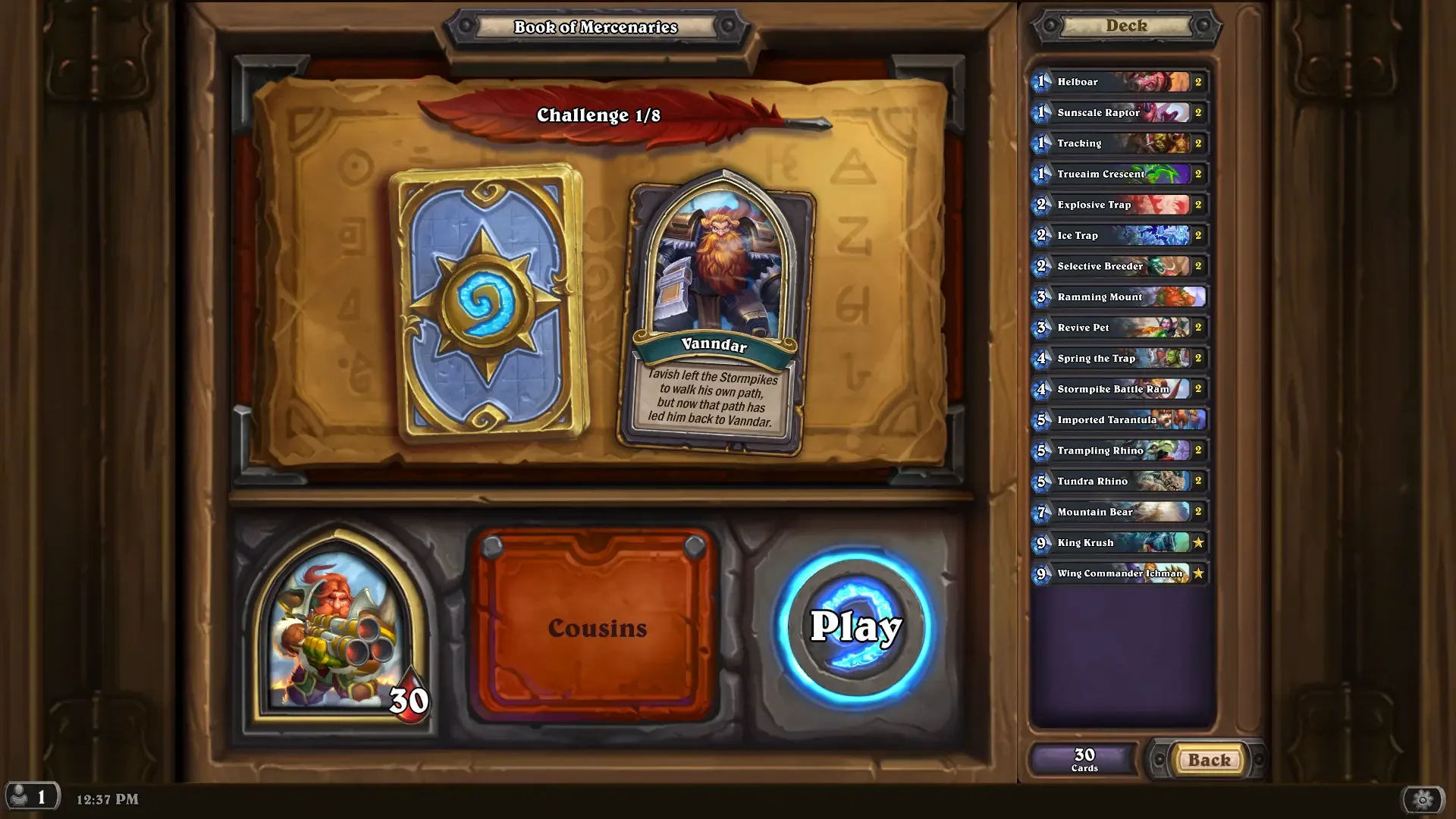Go Back to the previous screen
Viewport: 1456px width, 819px height.
click(1207, 759)
